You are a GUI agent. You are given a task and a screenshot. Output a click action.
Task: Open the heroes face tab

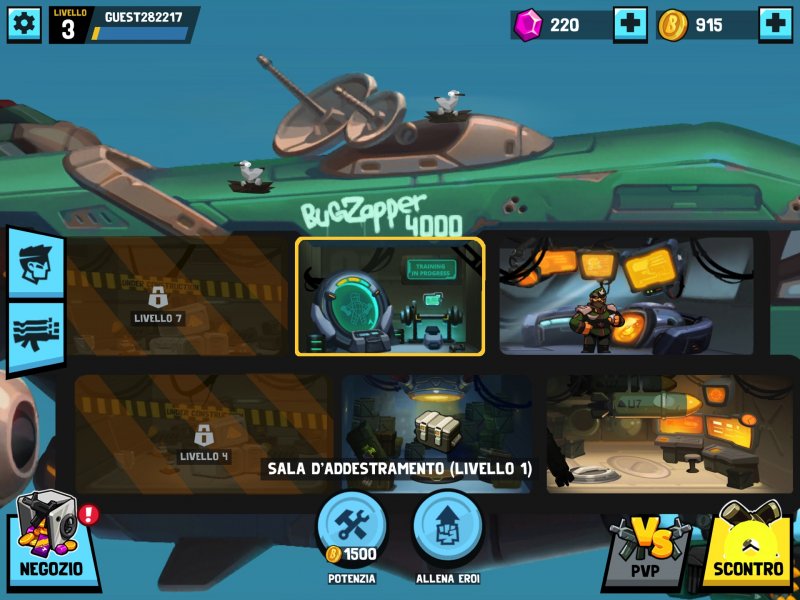point(36,262)
